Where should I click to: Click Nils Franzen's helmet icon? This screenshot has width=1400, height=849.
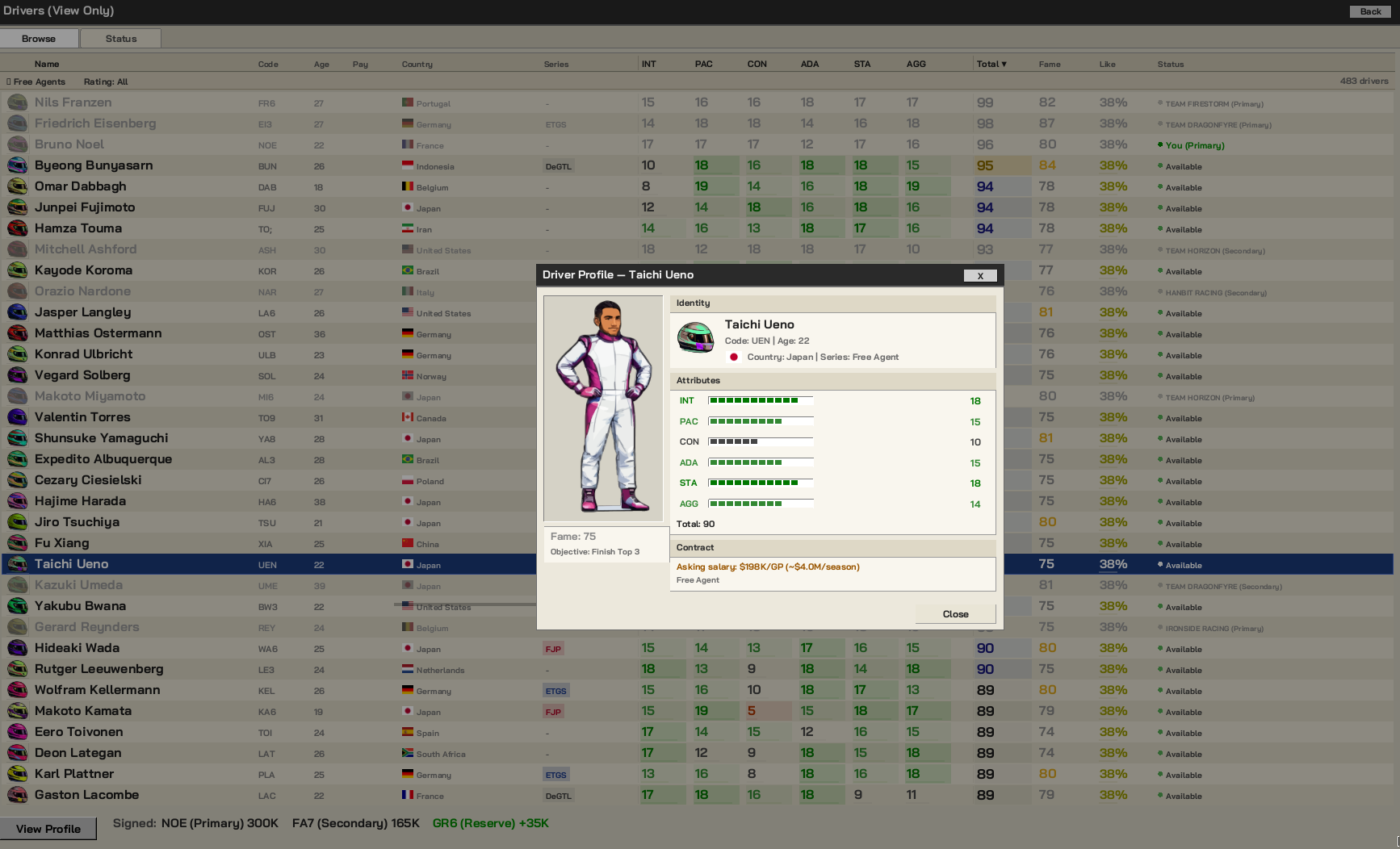(17, 102)
